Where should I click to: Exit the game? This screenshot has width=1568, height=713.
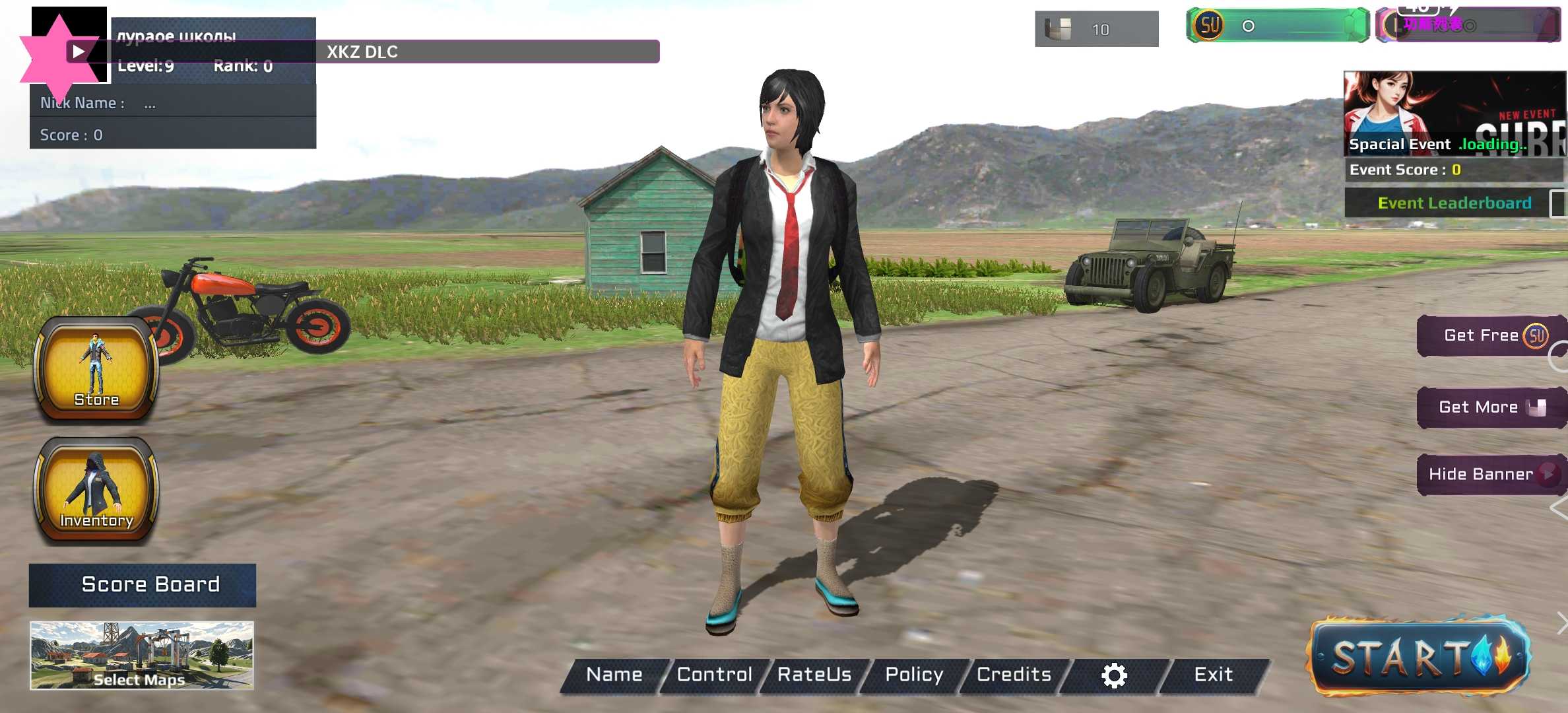click(x=1213, y=675)
